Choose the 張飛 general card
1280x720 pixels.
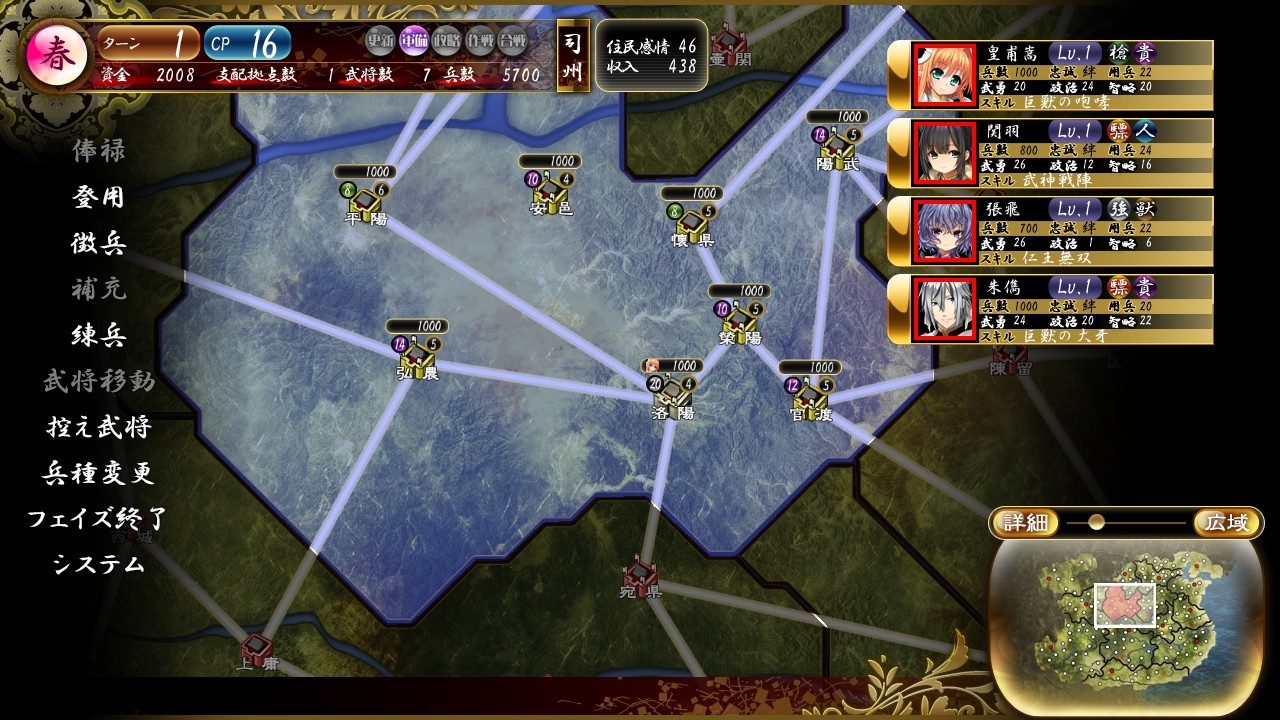(x=1050, y=231)
